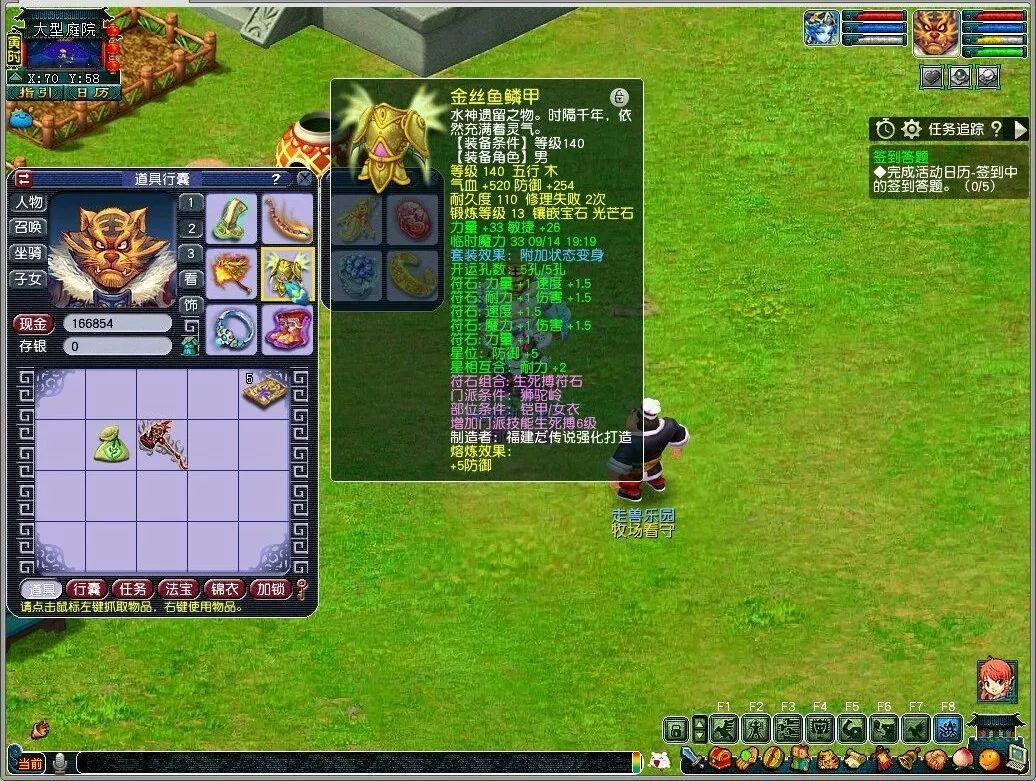
Task: Select the stacked scroll item with count 5
Action: pyautogui.click(x=264, y=391)
